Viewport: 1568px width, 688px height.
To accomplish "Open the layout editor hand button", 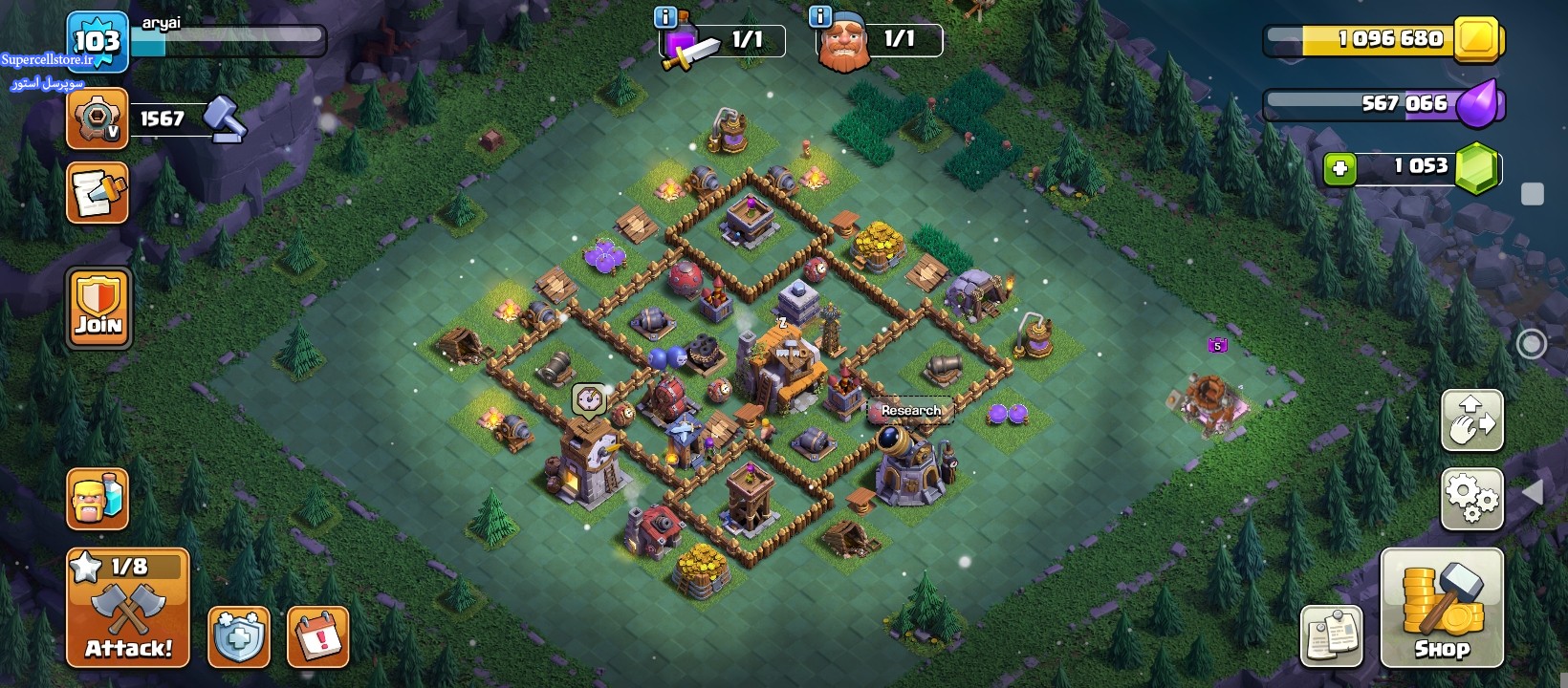I will coord(1471,420).
